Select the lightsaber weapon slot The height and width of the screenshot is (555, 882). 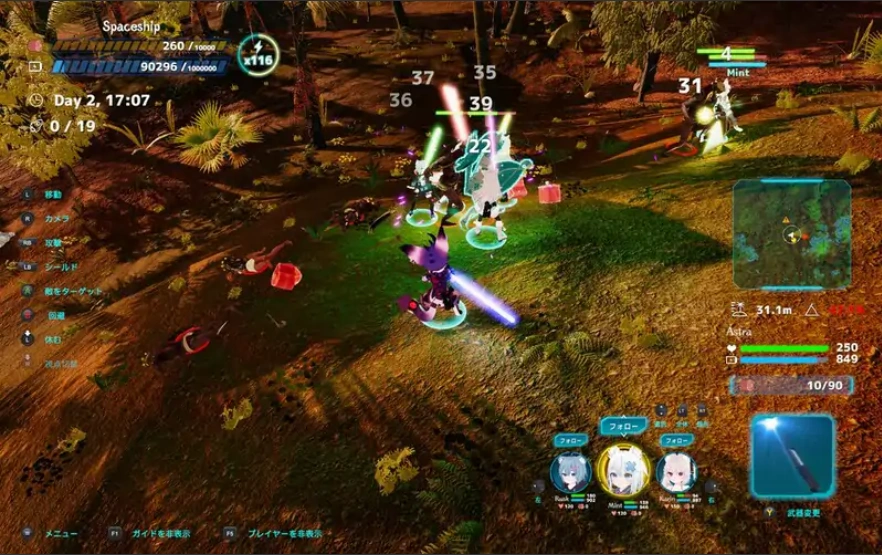click(793, 458)
